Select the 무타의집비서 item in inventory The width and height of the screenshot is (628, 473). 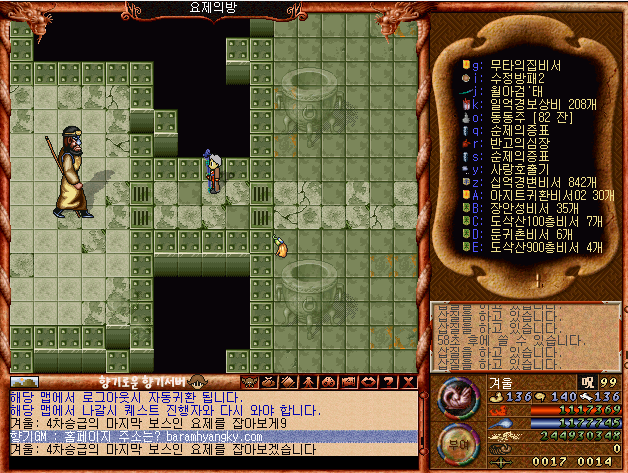click(518, 65)
